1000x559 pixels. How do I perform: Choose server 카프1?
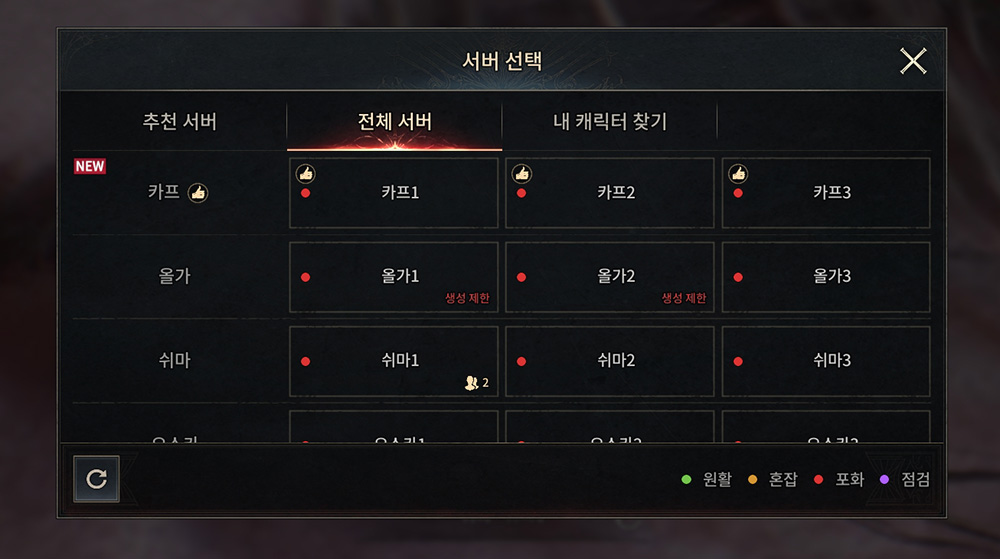(x=394, y=193)
